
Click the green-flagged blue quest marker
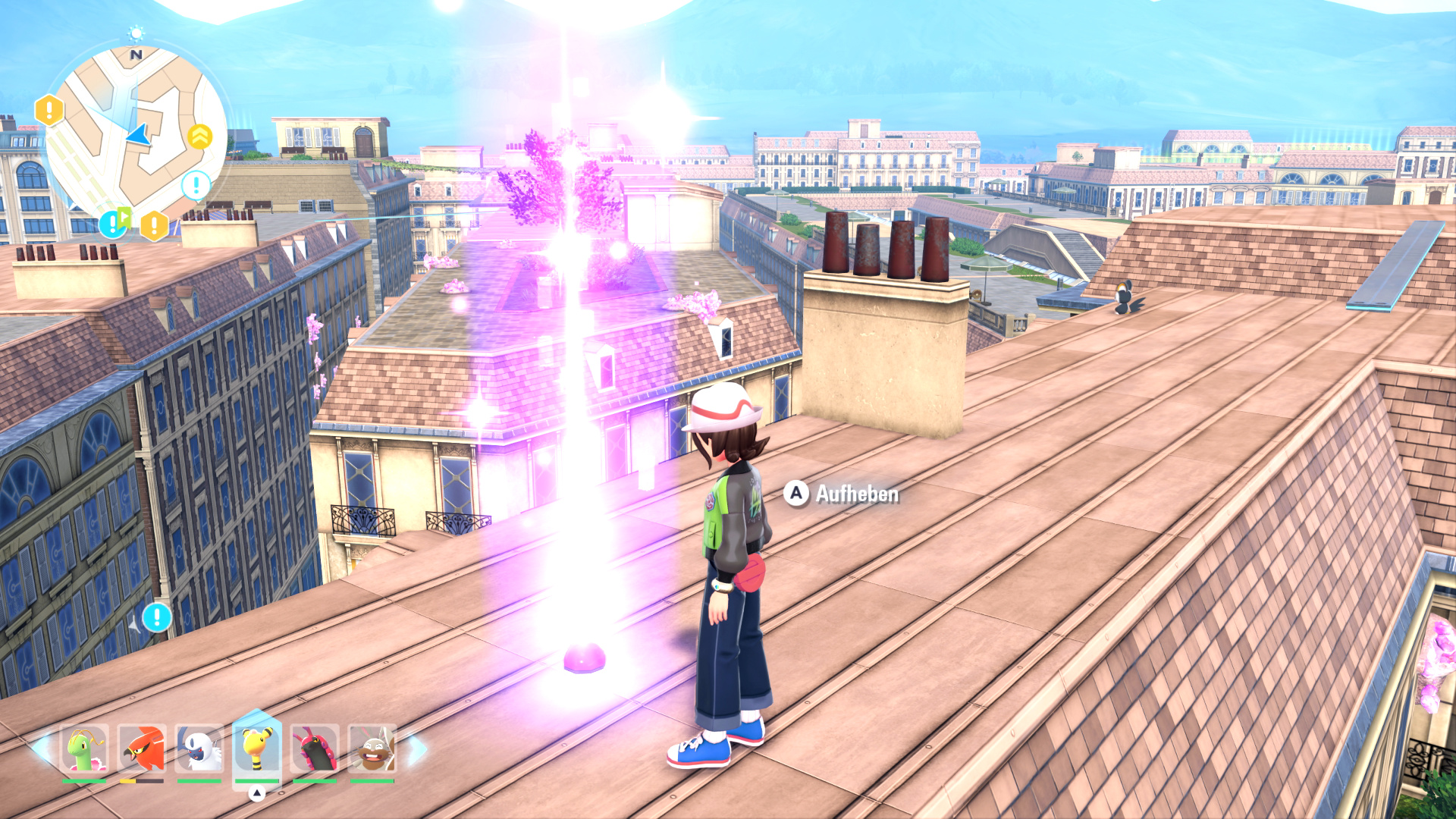click(115, 222)
